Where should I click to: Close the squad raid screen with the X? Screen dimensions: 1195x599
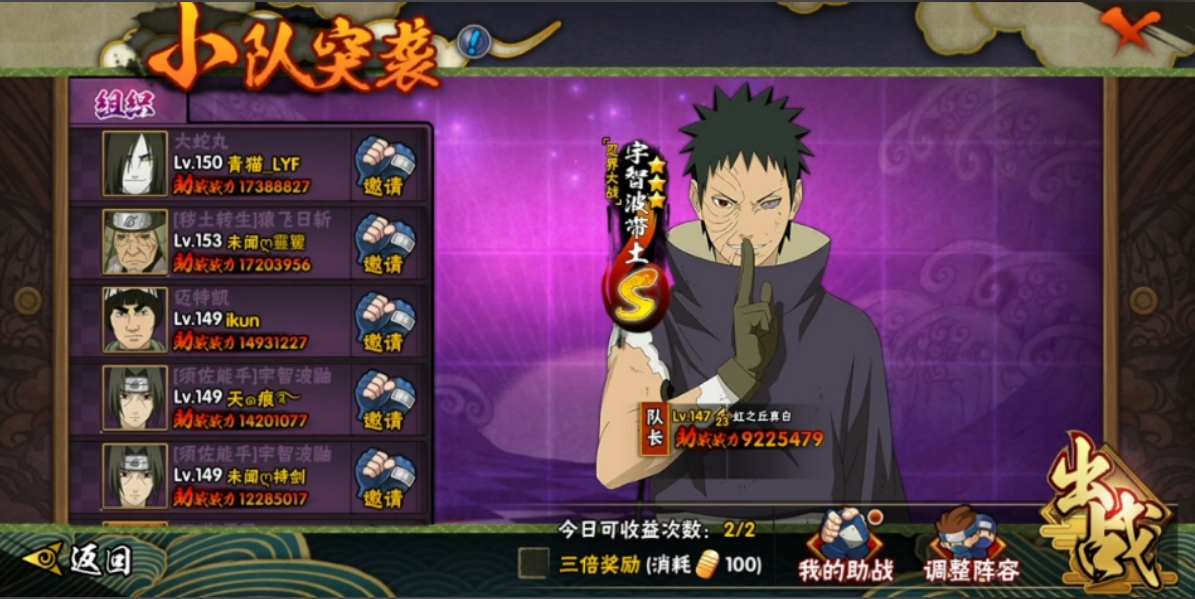[1133, 29]
